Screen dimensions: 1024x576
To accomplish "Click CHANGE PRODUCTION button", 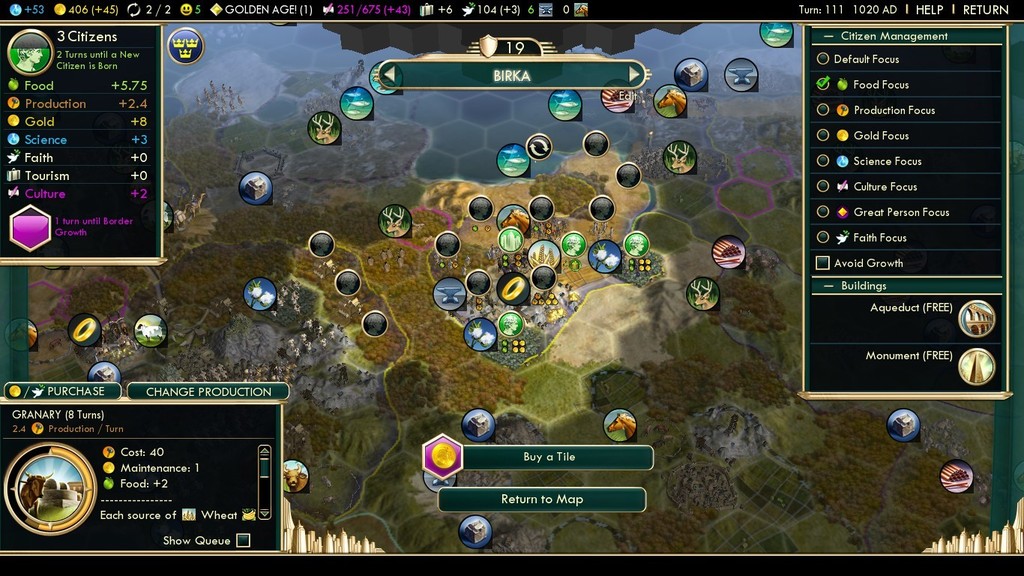I will click(x=208, y=392).
